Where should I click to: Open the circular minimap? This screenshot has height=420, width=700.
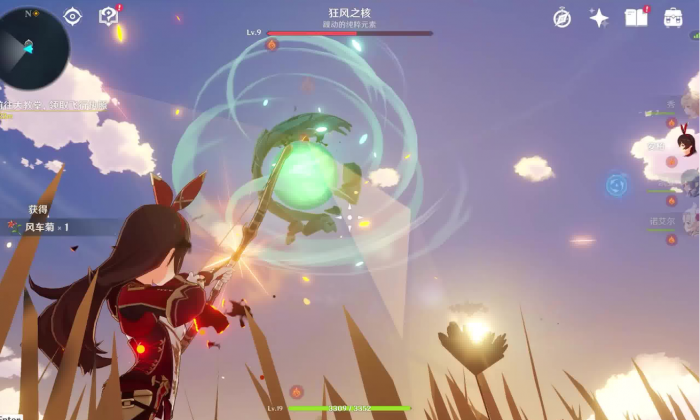click(x=33, y=43)
